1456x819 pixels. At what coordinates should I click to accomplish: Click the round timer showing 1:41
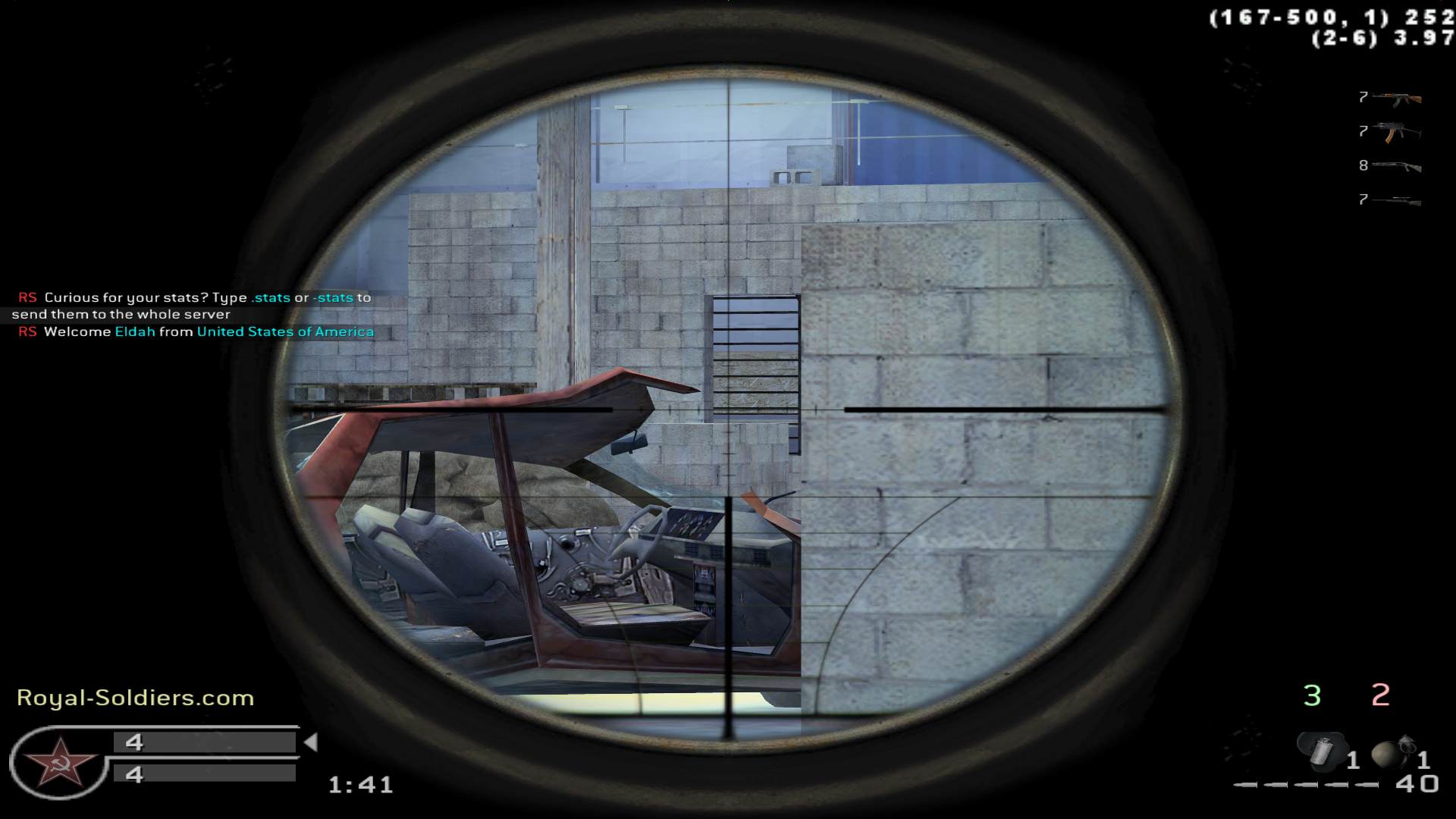pos(358,786)
